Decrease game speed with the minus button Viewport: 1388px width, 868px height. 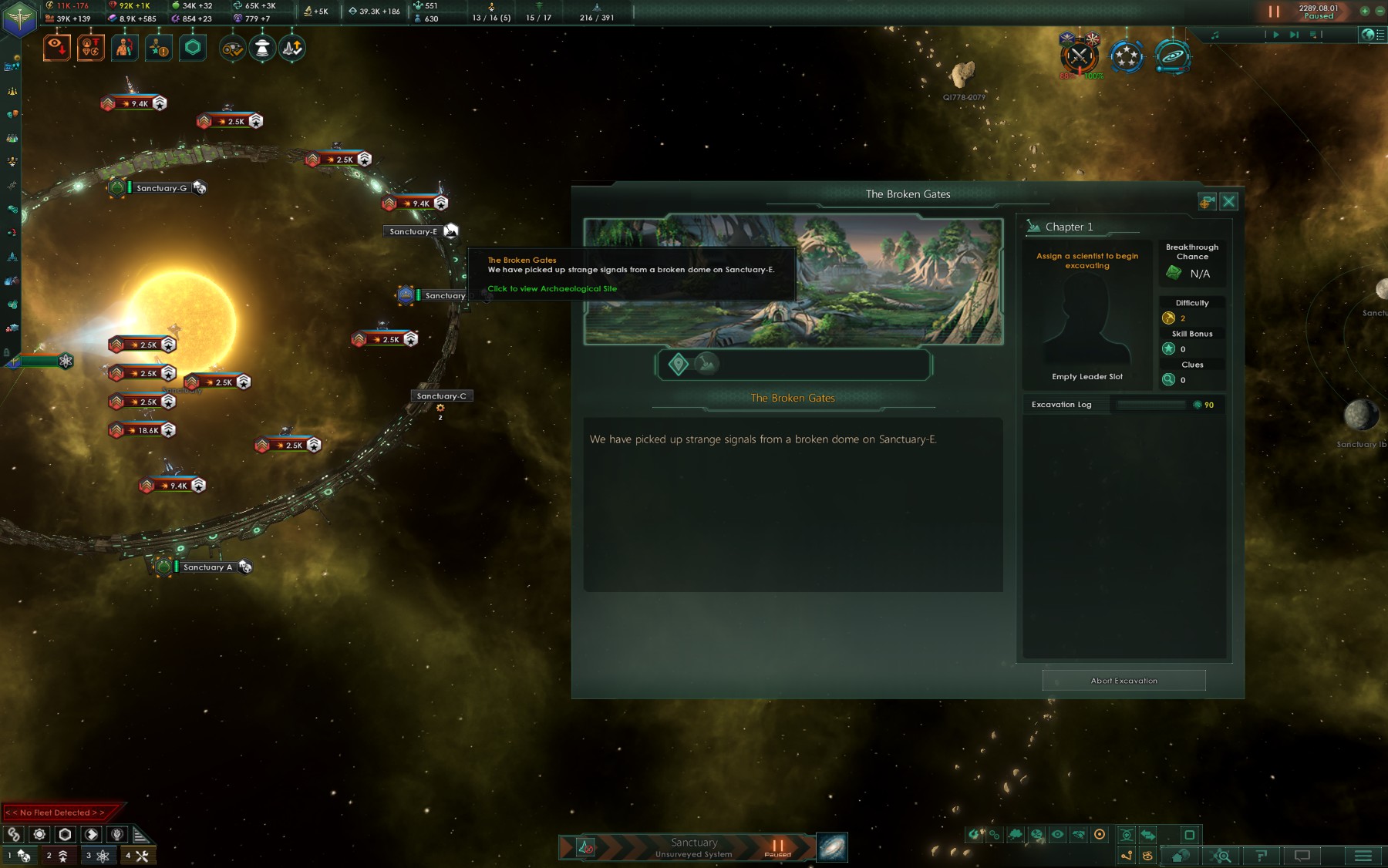(x=1380, y=11)
